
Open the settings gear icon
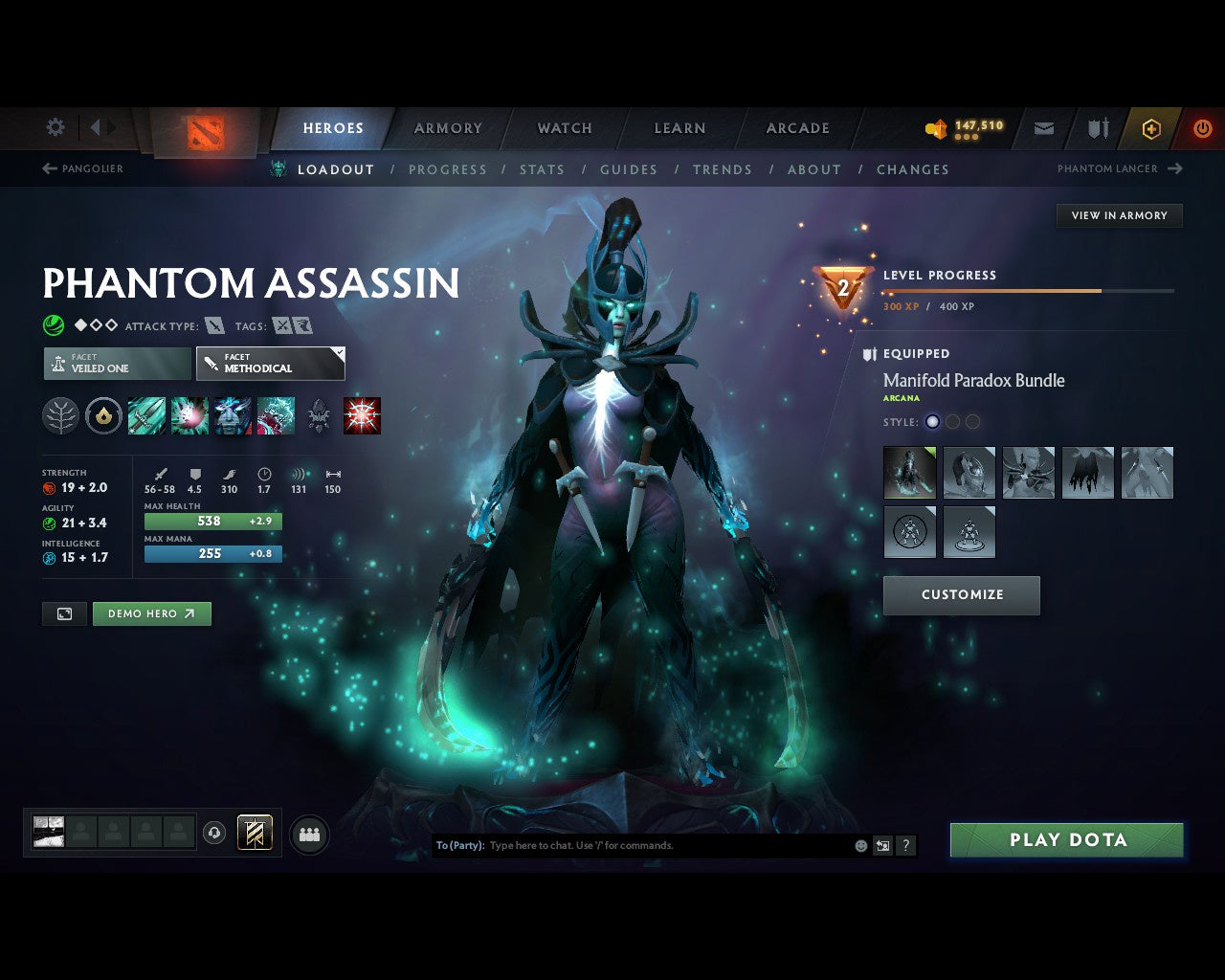pyautogui.click(x=56, y=127)
